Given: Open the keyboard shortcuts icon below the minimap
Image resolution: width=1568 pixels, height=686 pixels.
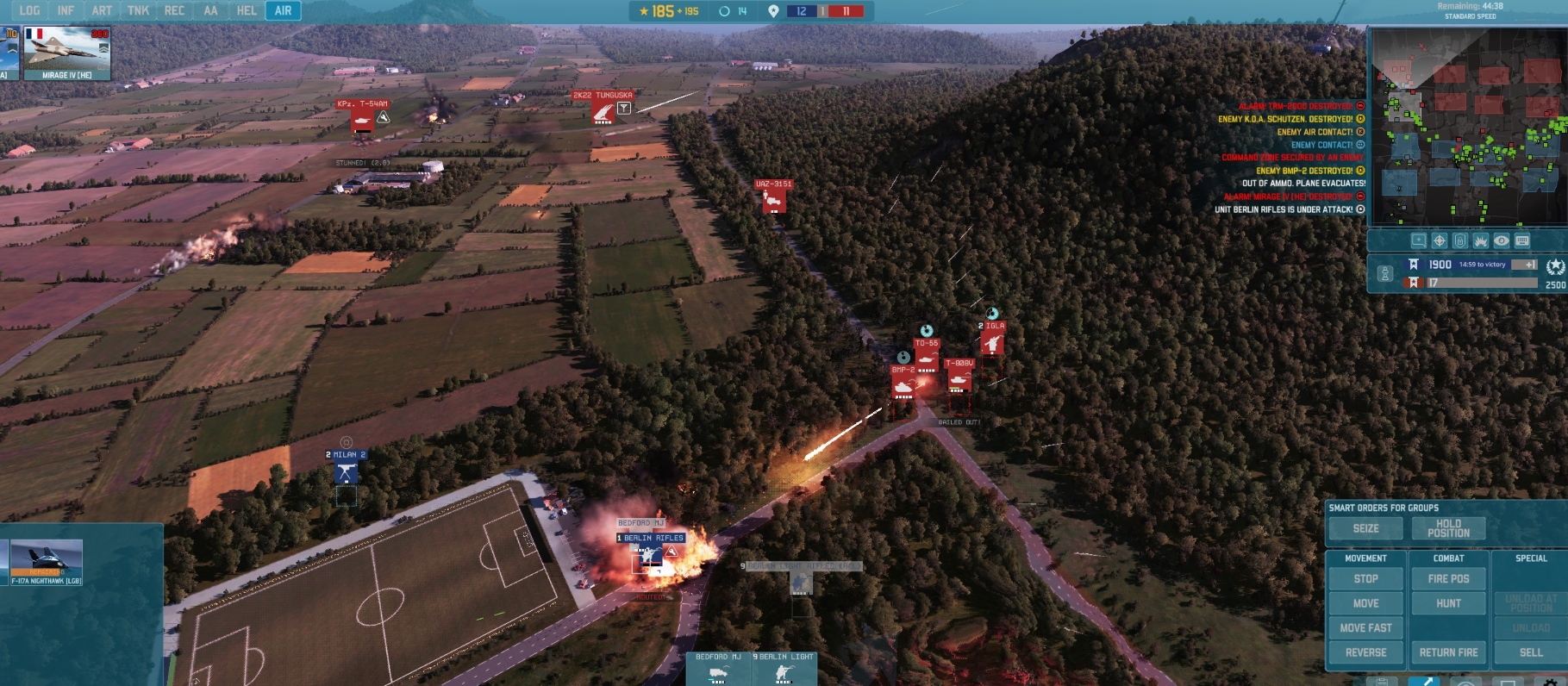Looking at the screenshot, I should pyautogui.click(x=1522, y=241).
